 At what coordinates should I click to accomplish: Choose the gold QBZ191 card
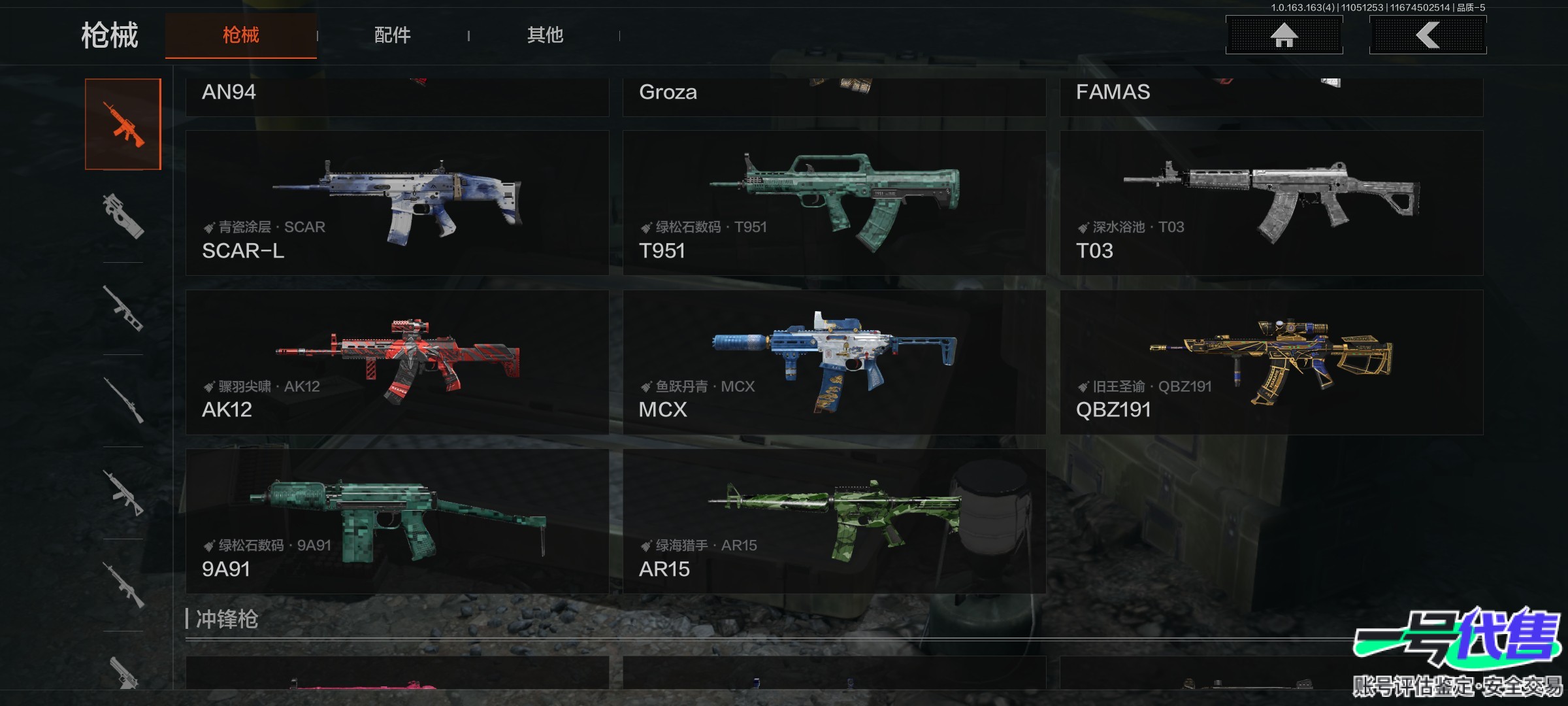point(1271,362)
